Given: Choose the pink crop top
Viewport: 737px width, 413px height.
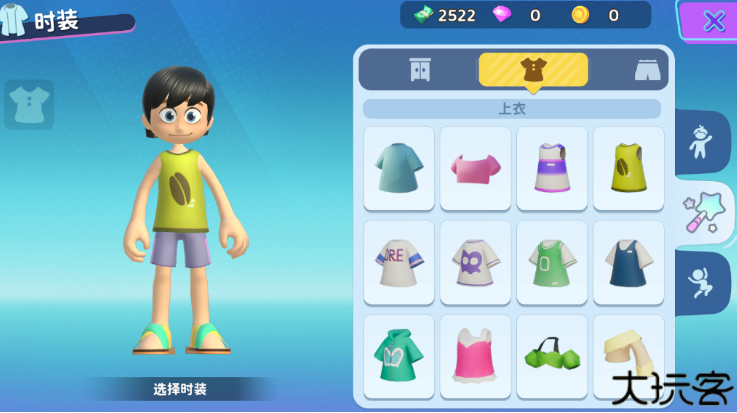Looking at the screenshot, I should click(x=475, y=167).
